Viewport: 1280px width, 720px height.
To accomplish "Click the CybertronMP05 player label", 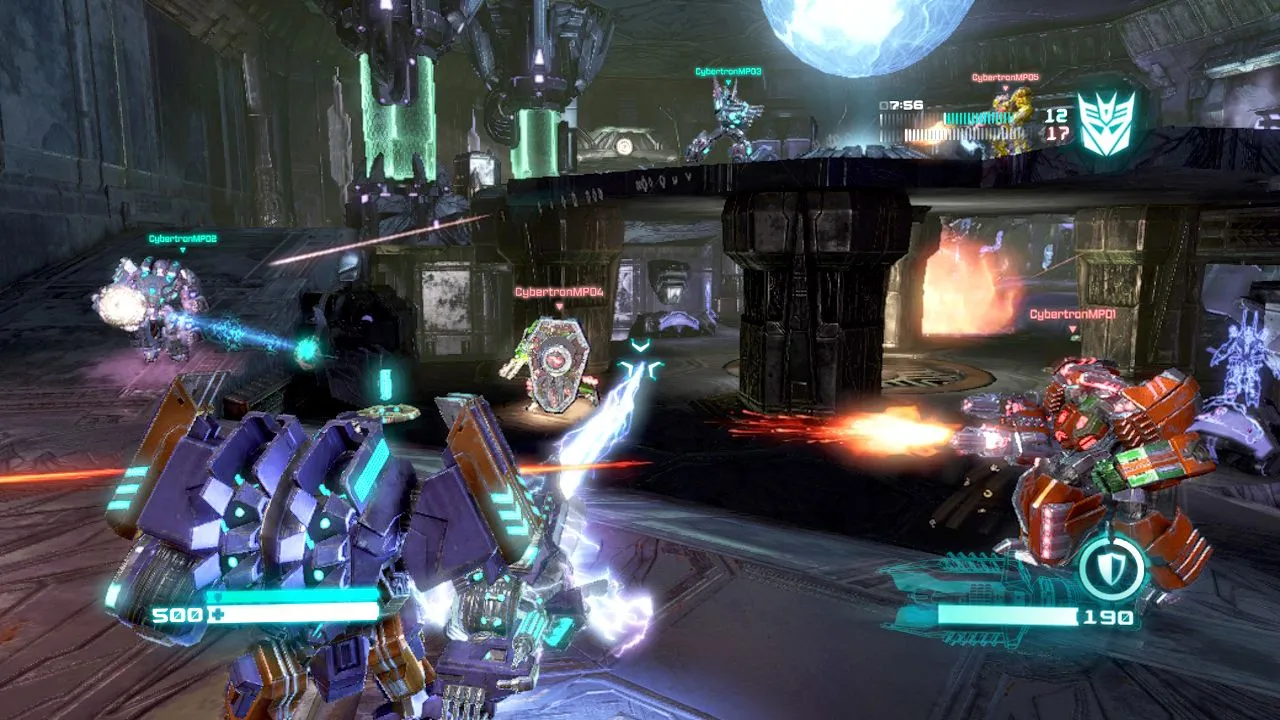I will (1005, 76).
